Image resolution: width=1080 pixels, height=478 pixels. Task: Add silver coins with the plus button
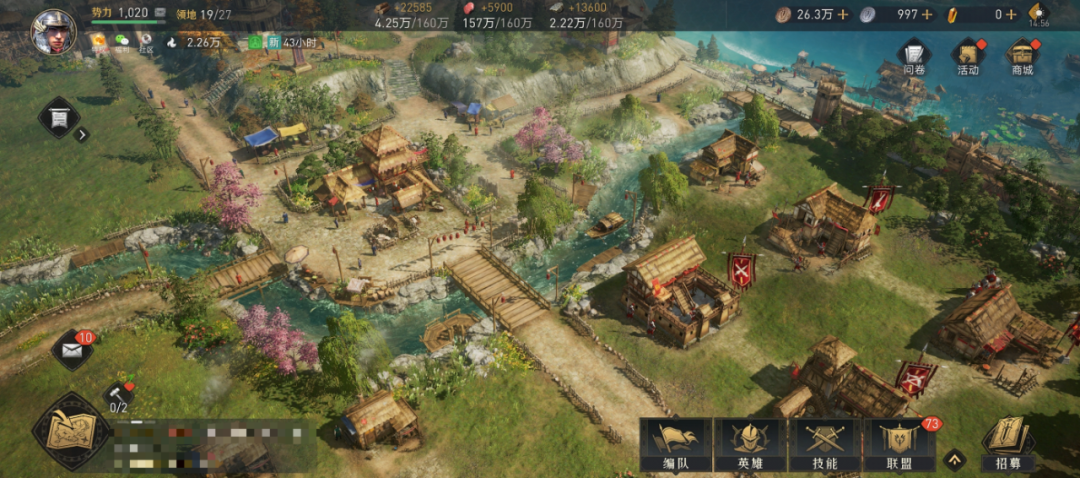pyautogui.click(x=927, y=14)
